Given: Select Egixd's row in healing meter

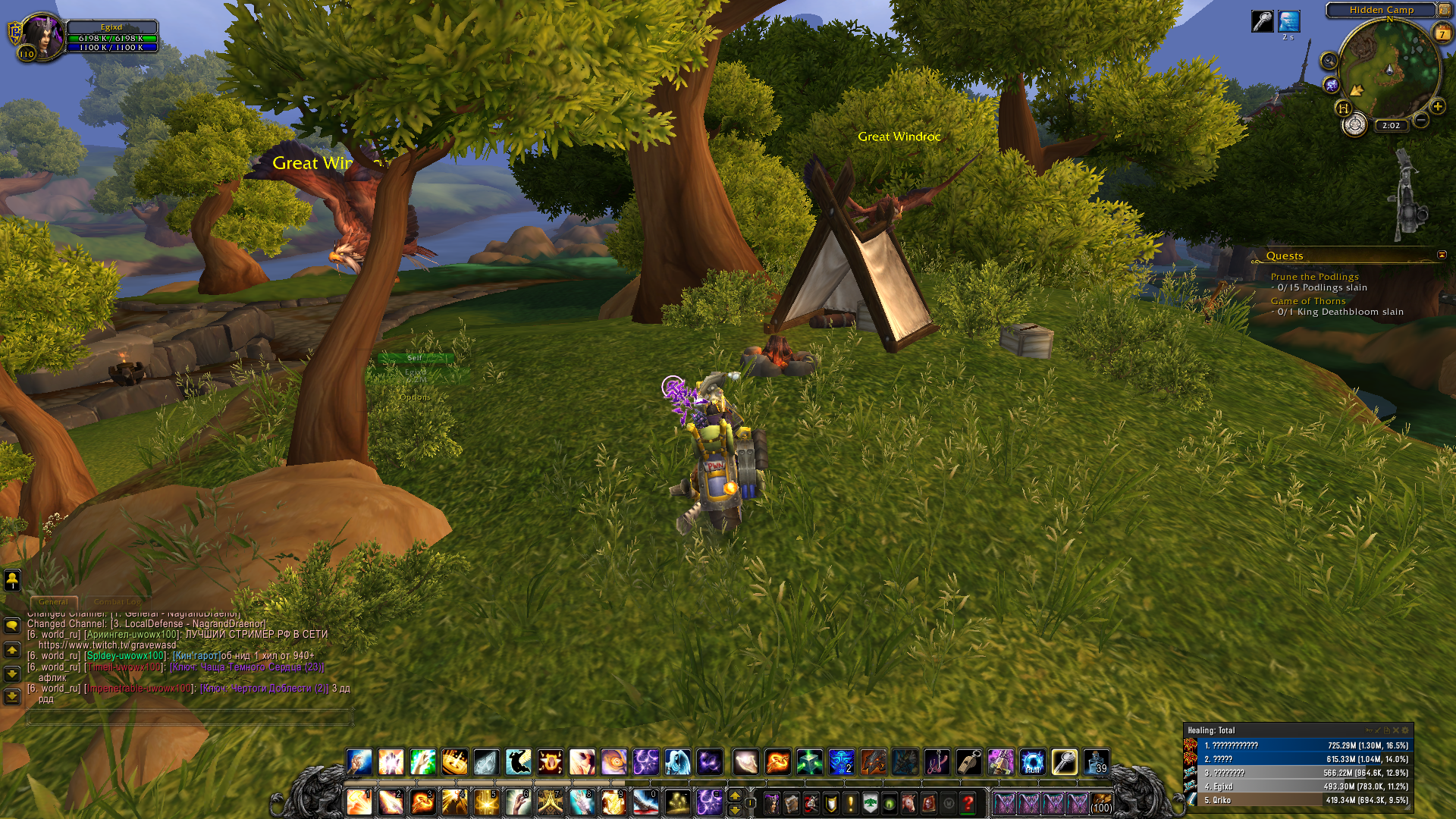Looking at the screenshot, I should 1298,786.
